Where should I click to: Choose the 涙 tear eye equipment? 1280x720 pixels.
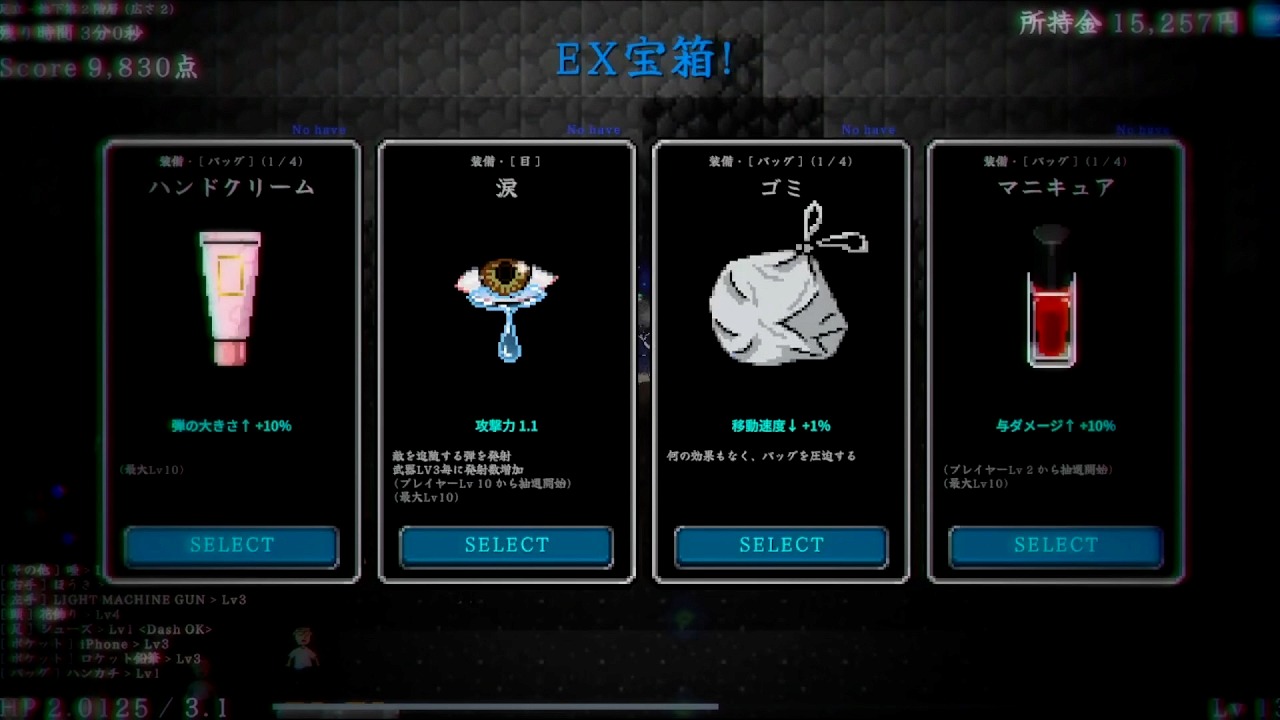(506, 546)
